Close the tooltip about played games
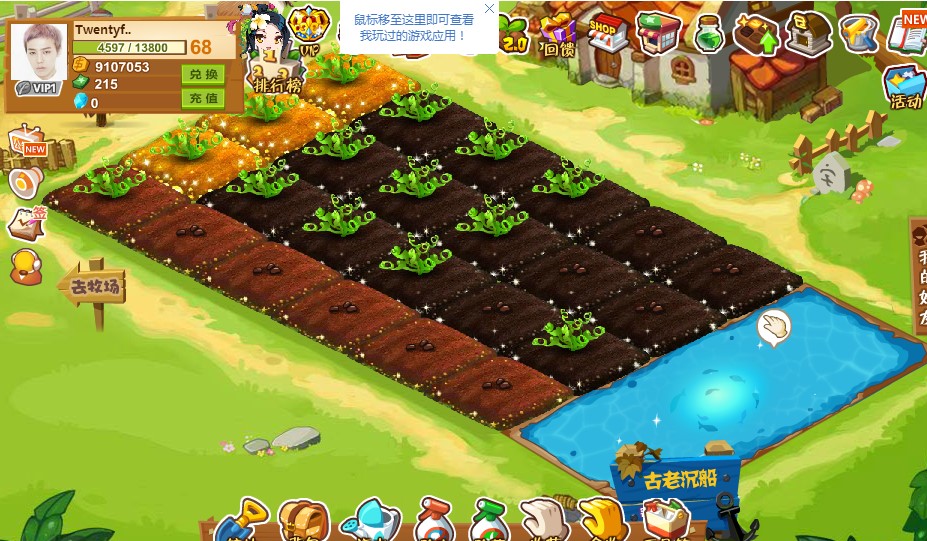Screen dimensions: 927x541 489,9
